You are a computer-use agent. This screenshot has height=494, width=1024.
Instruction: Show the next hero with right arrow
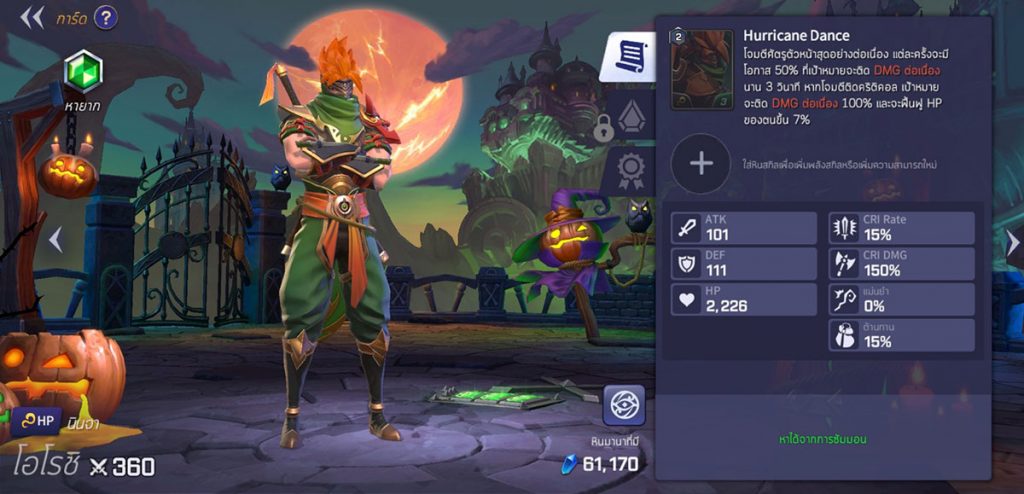click(1012, 242)
